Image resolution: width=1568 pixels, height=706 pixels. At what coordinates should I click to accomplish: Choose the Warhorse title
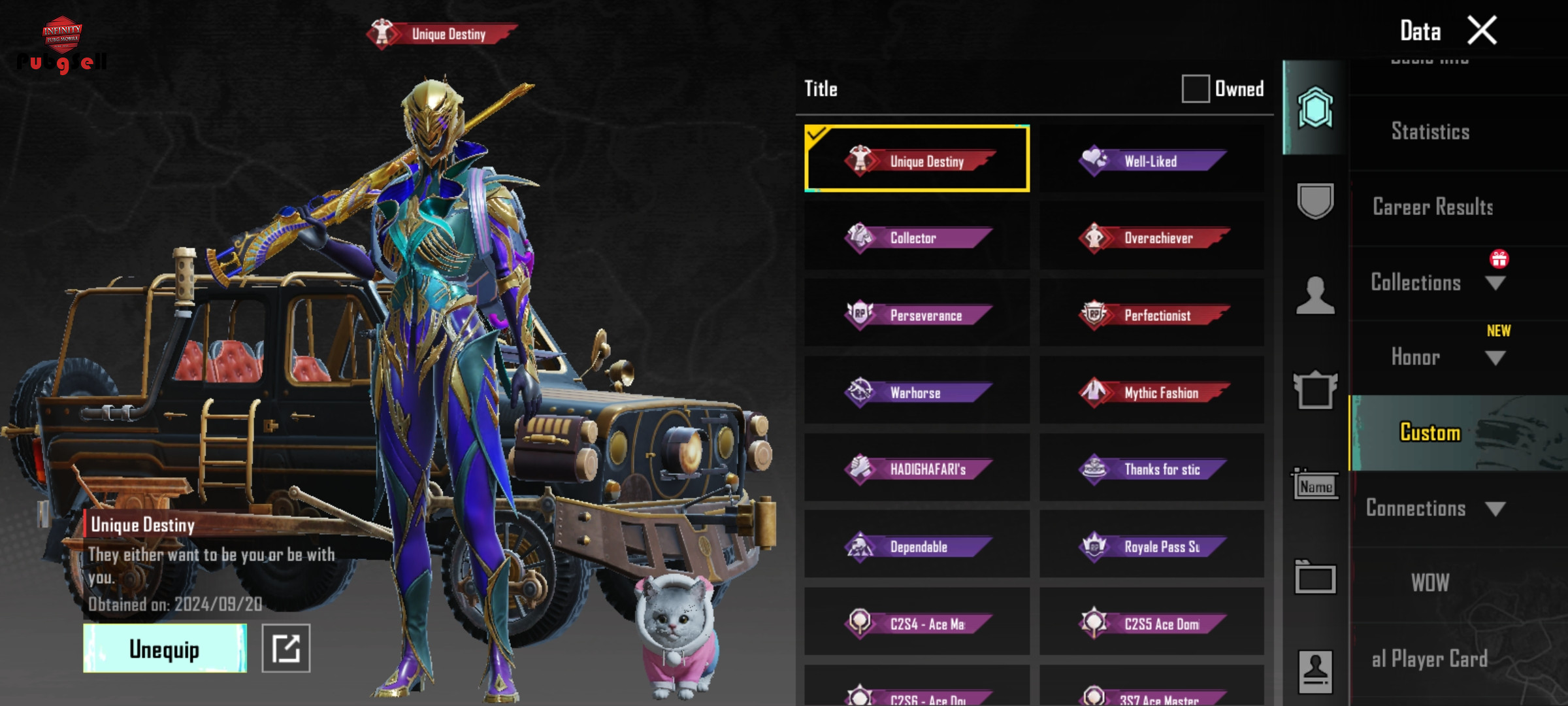tap(917, 392)
